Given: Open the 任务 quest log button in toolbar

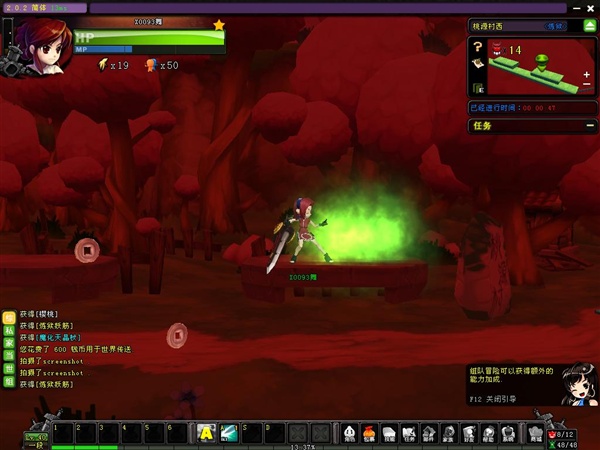Looking at the screenshot, I should pyautogui.click(x=409, y=432).
